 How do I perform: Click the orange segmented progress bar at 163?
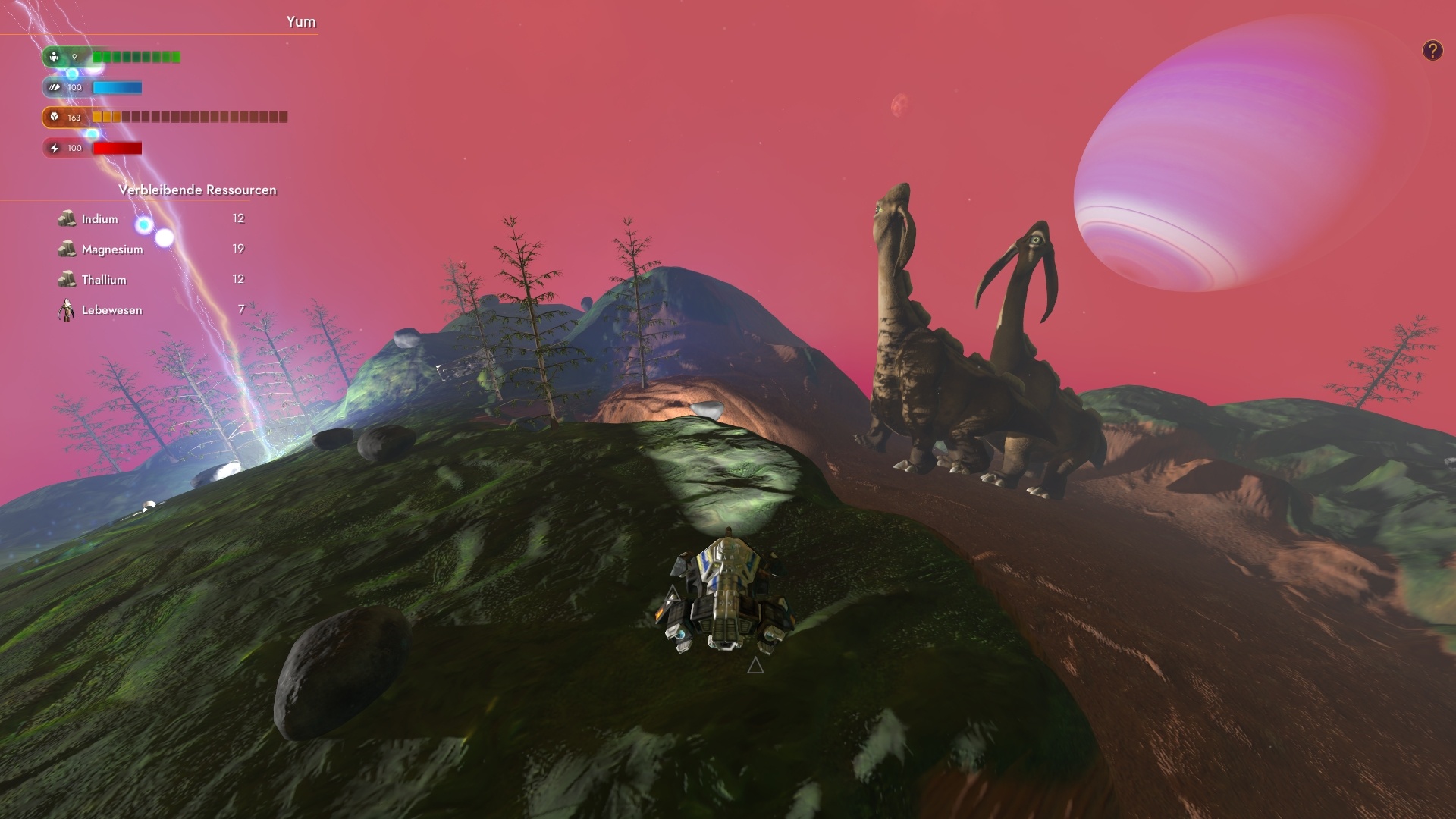pyautogui.click(x=188, y=118)
